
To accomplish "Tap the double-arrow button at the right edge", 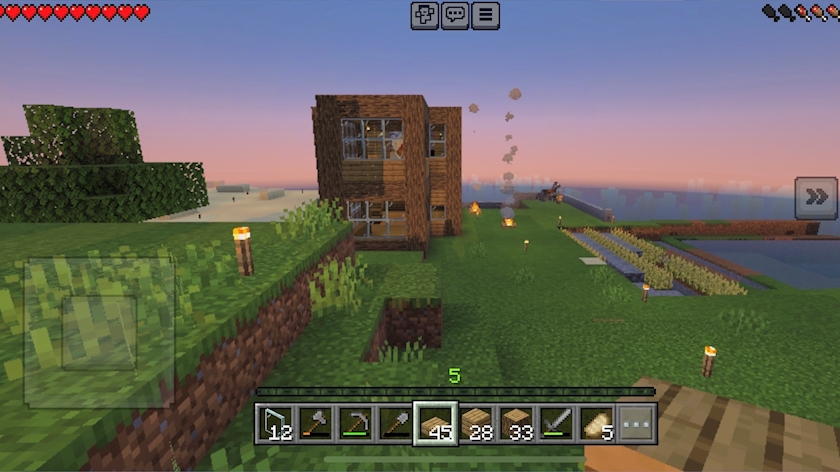I will click(x=816, y=198).
